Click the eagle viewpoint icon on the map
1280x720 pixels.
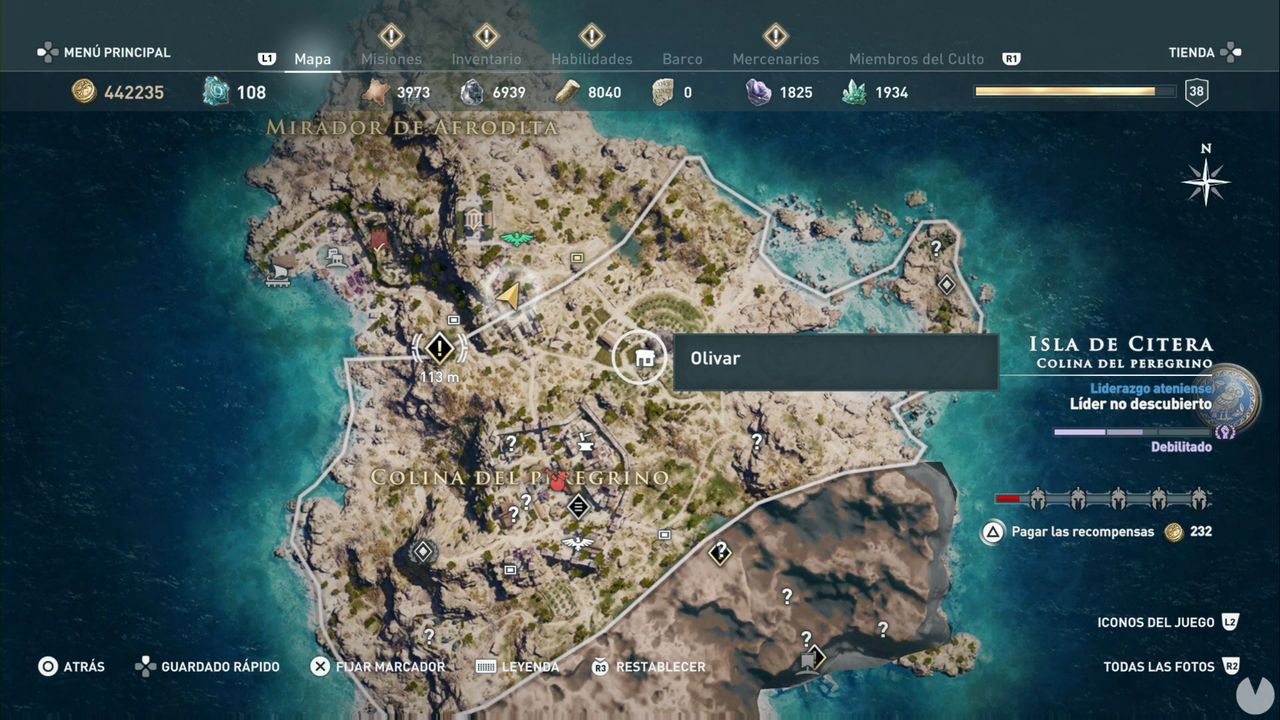point(517,238)
